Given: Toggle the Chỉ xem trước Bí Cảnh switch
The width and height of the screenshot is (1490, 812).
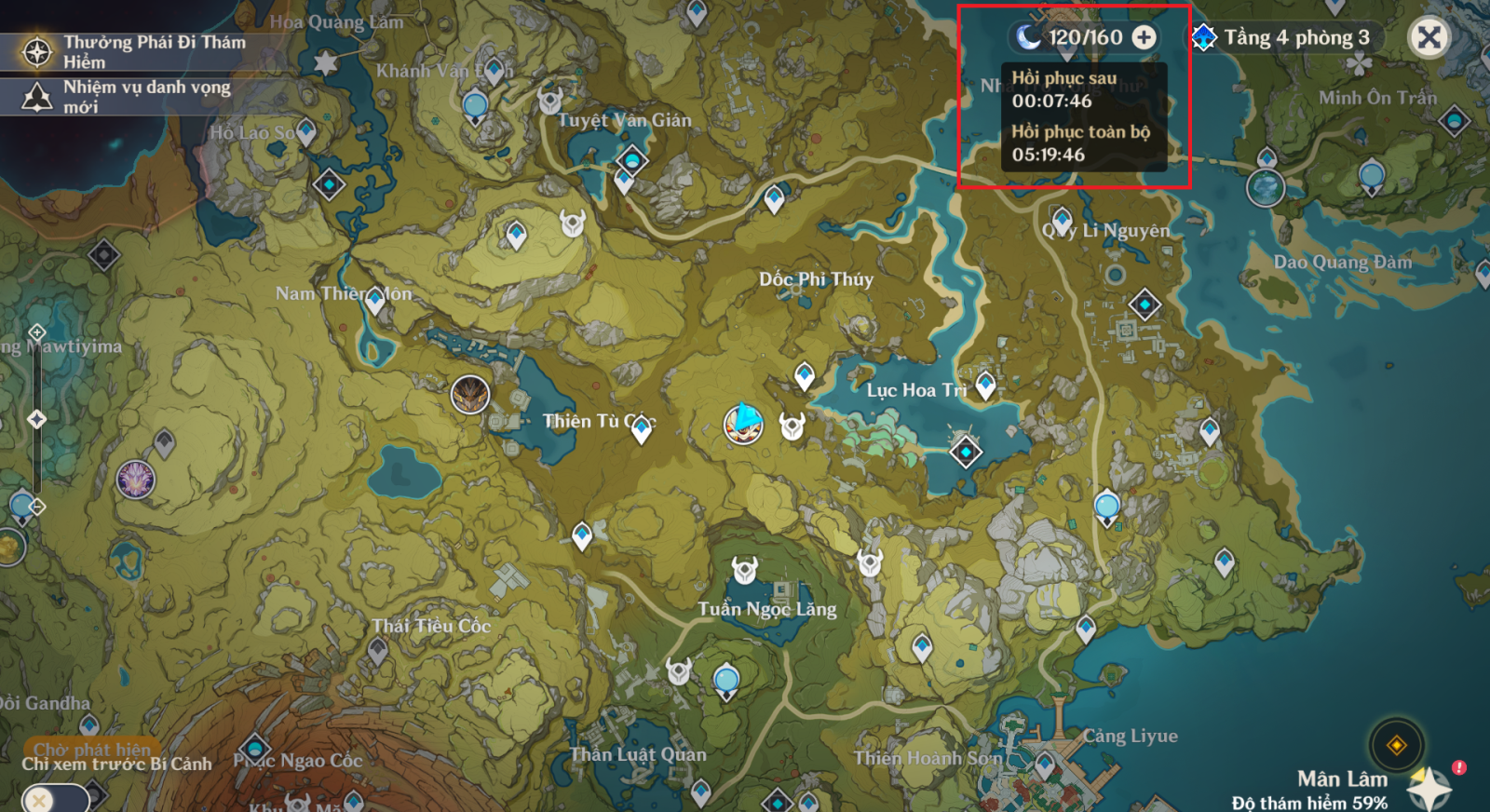Looking at the screenshot, I should click(56, 799).
